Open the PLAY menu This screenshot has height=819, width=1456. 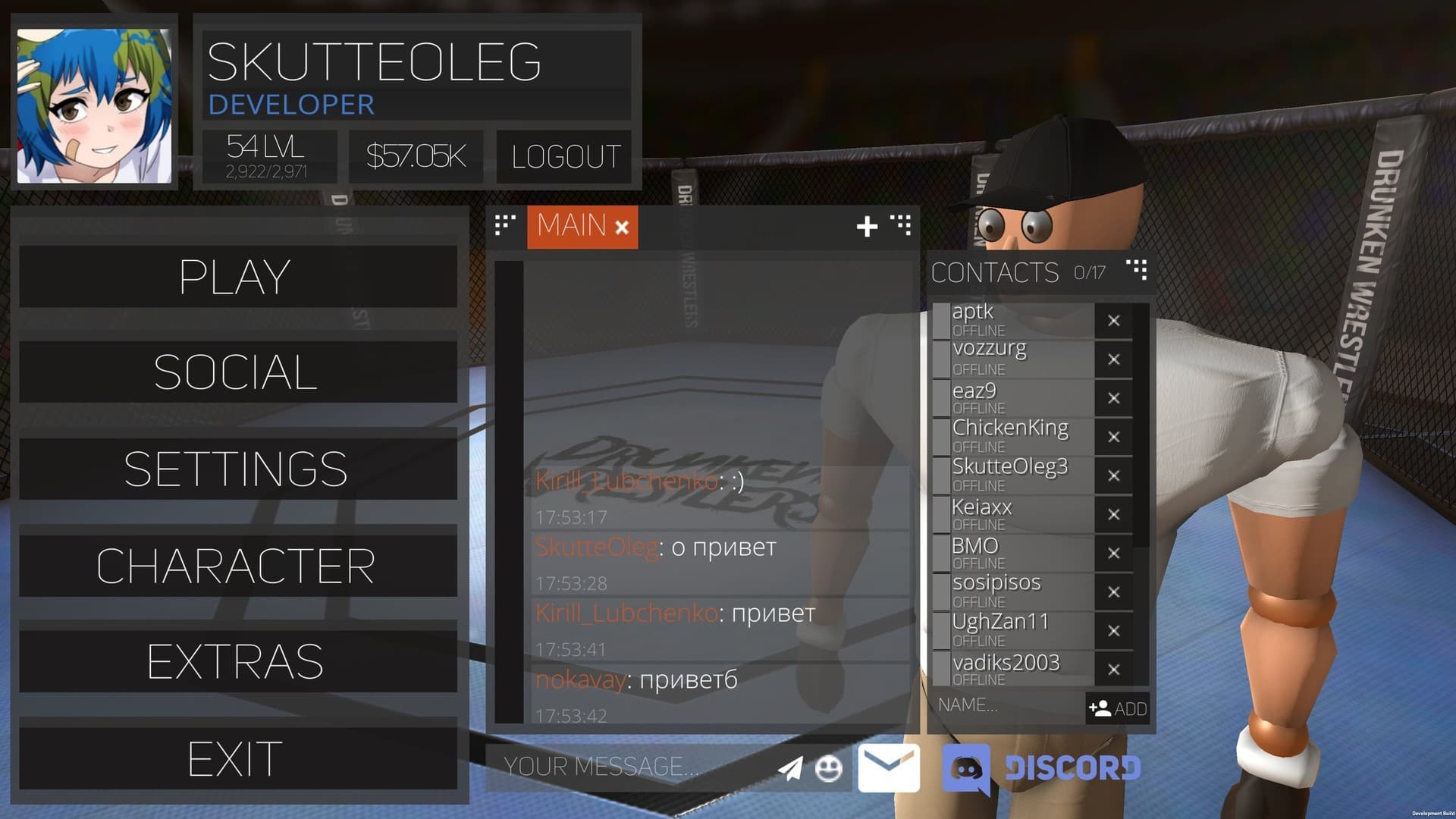pos(235,277)
